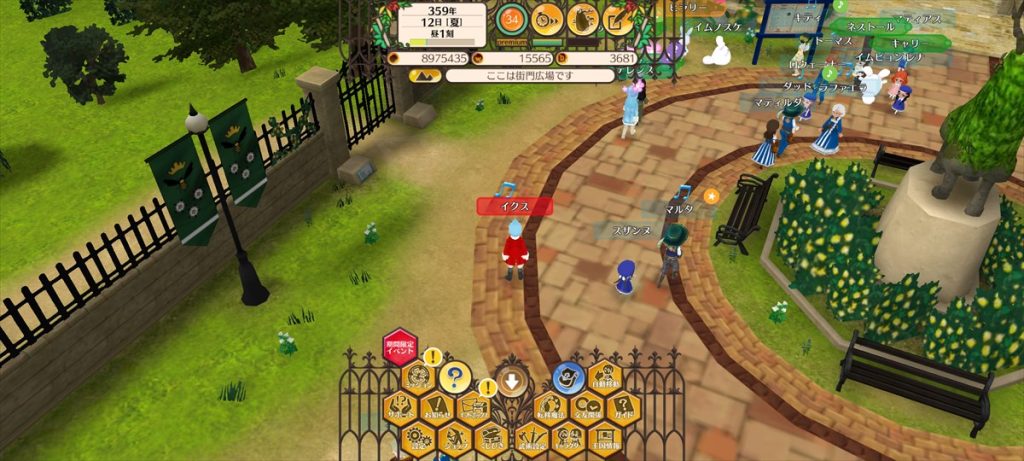Open the サポート support menu
1024x461 pixels.
(x=400, y=407)
